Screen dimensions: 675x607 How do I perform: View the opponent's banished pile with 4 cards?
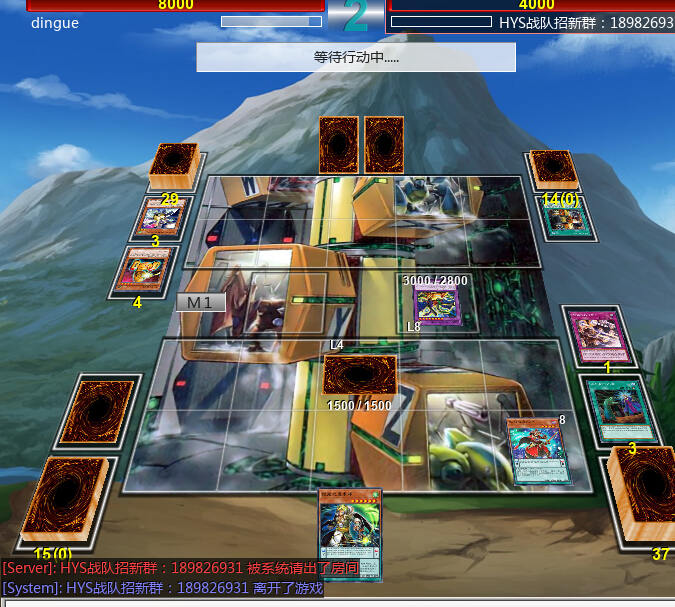pyautogui.click(x=144, y=269)
